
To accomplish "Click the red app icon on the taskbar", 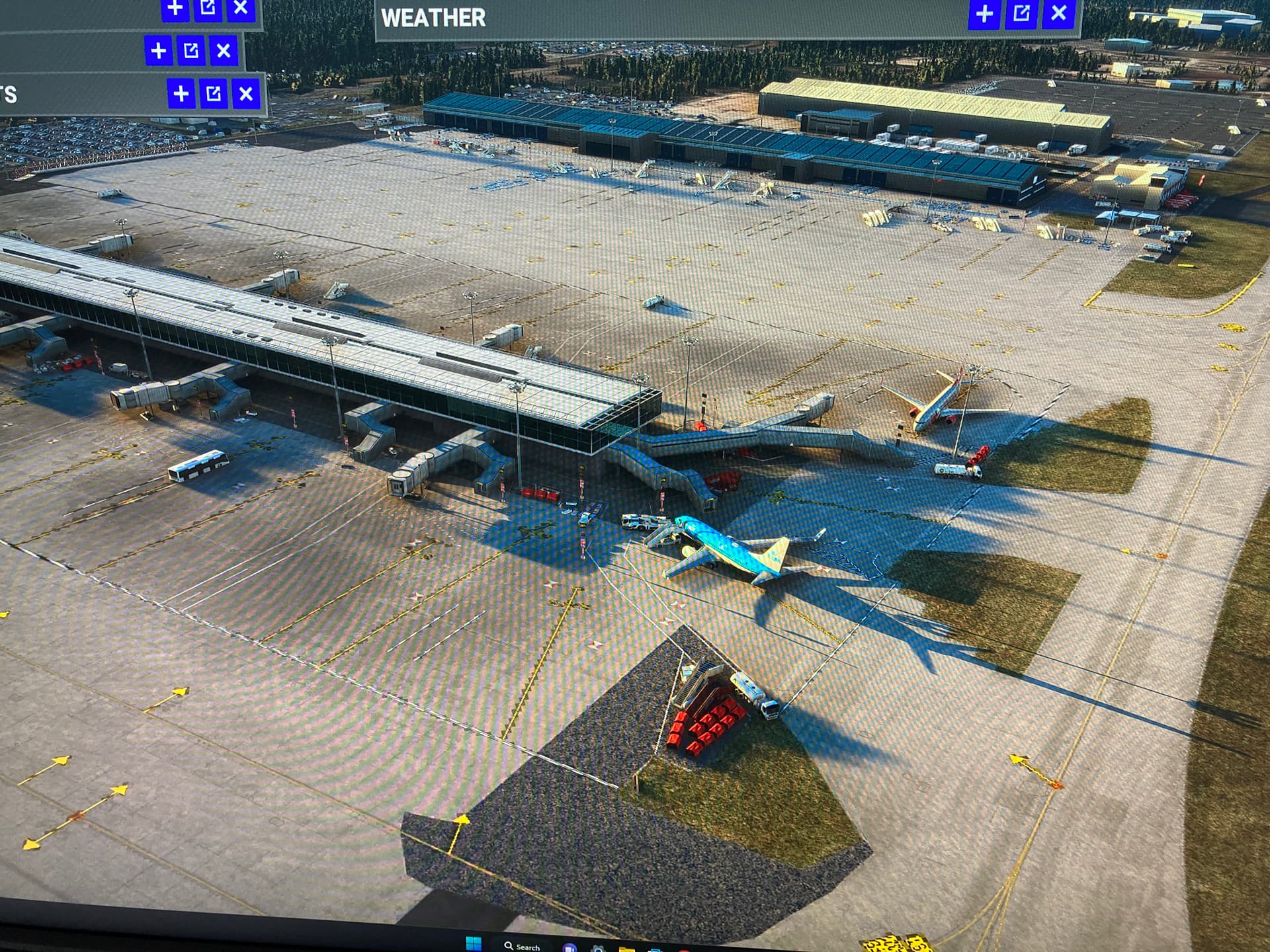I will 685,949.
